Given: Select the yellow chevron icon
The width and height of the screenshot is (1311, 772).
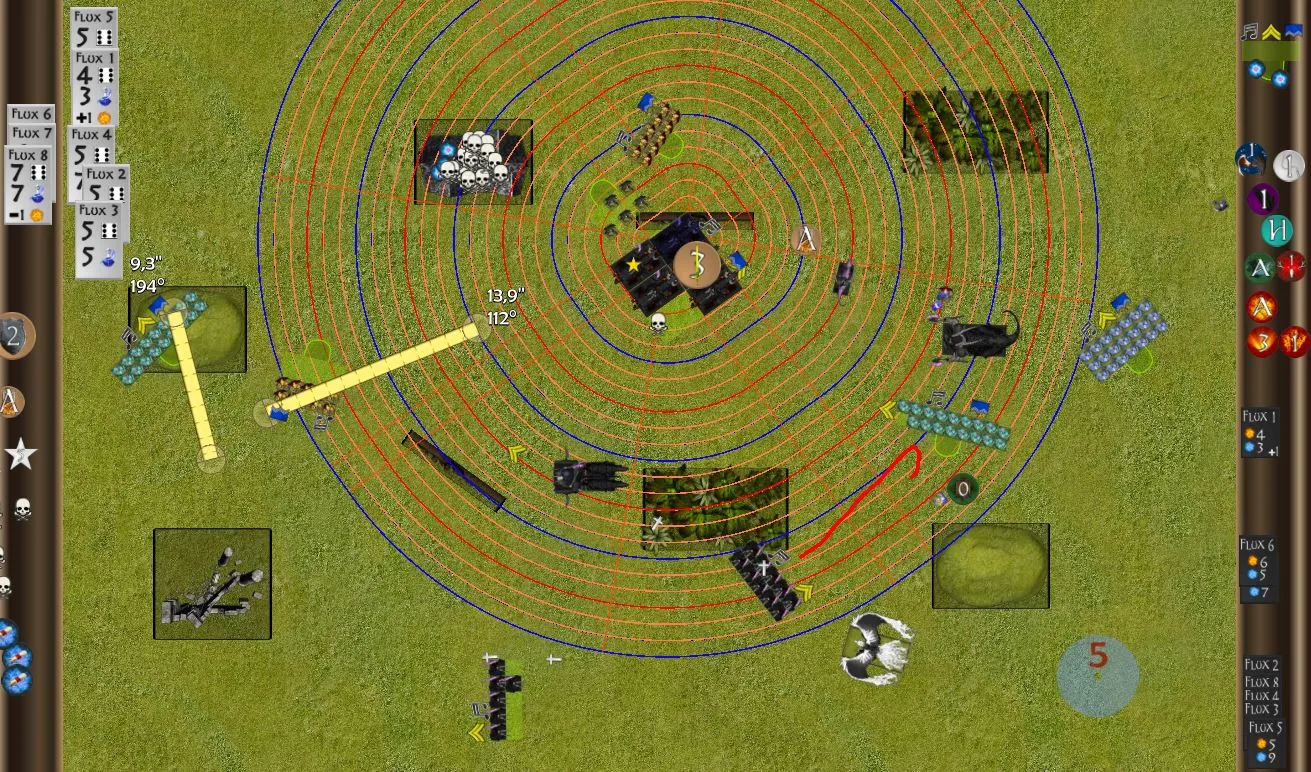Looking at the screenshot, I should [x=1271, y=32].
